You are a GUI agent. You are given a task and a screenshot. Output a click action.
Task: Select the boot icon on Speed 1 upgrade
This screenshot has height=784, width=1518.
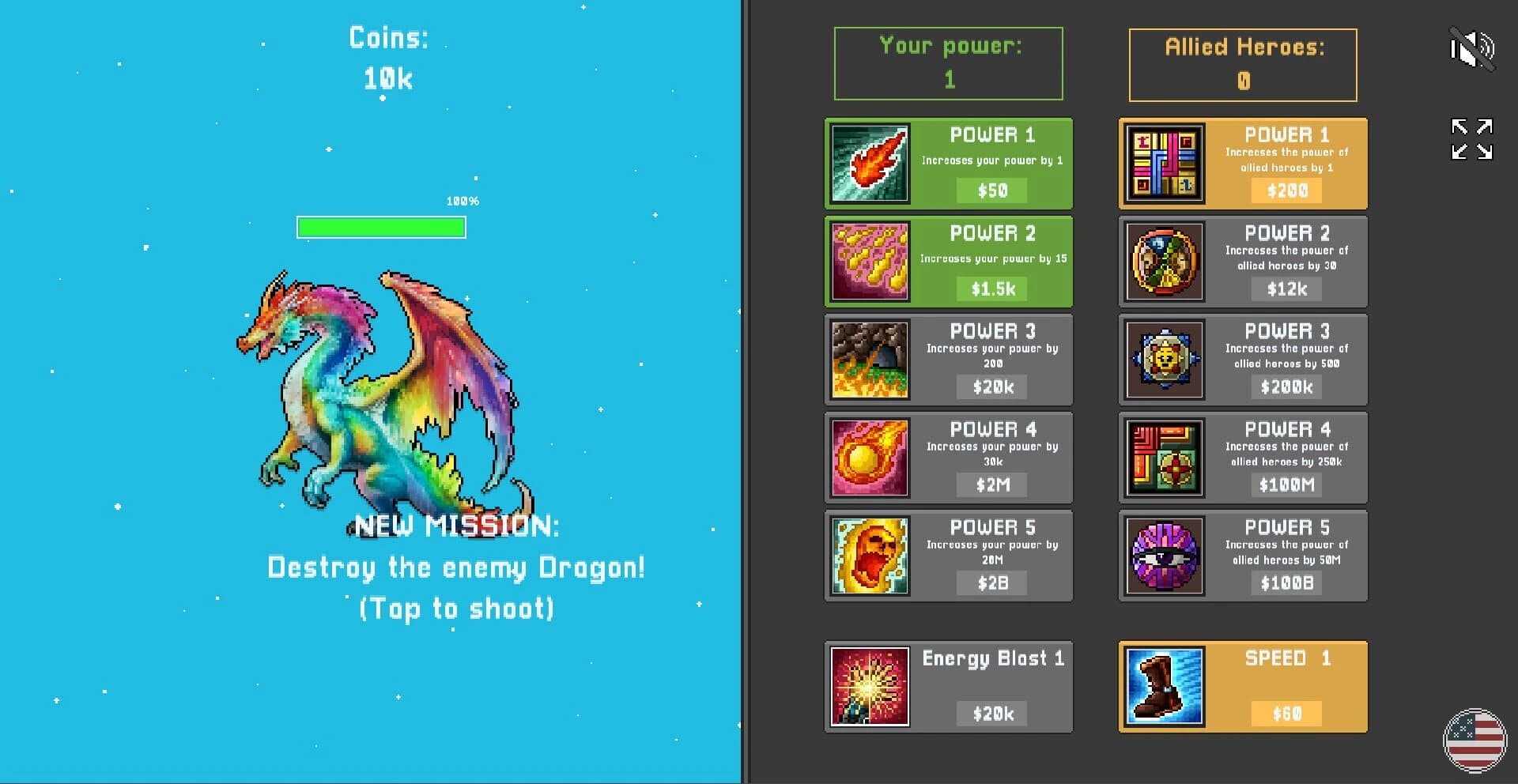coord(1163,686)
